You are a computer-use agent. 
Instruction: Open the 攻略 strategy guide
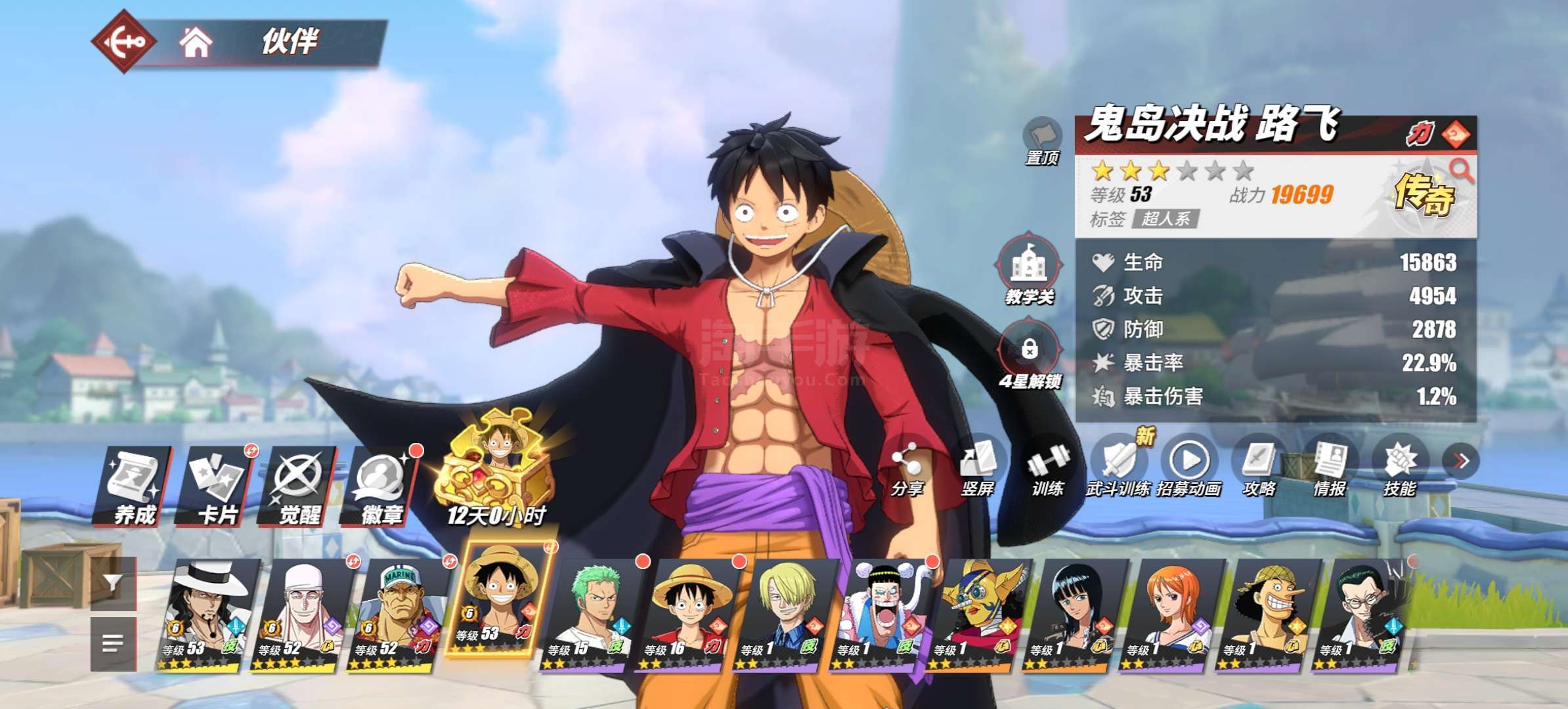coord(1259,467)
